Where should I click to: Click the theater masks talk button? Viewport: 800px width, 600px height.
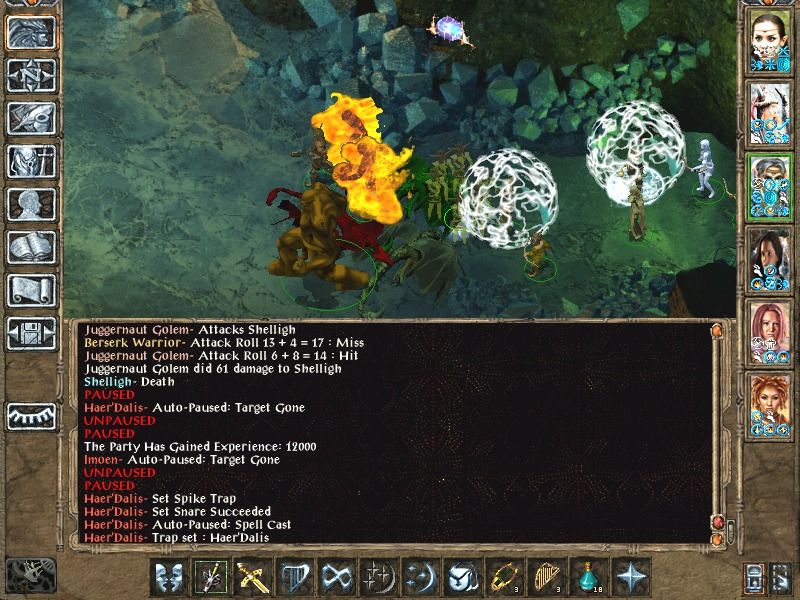169,577
